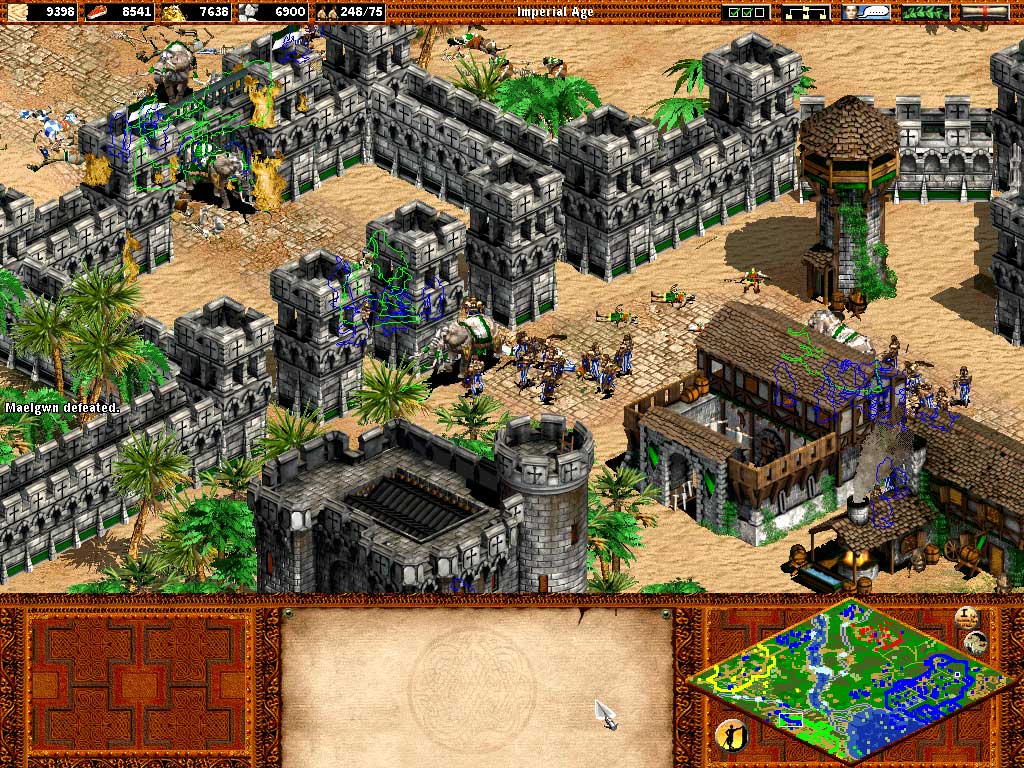The width and height of the screenshot is (1024, 768).
Task: Open the chat speech-bubble button
Action: [866, 12]
